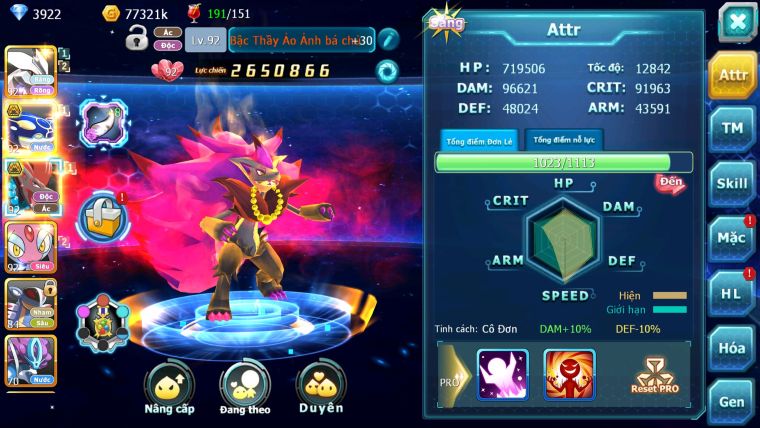The width and height of the screenshot is (760, 428).
Task: Show the Tổng điểm nỗ lực tab
Action: (x=564, y=140)
